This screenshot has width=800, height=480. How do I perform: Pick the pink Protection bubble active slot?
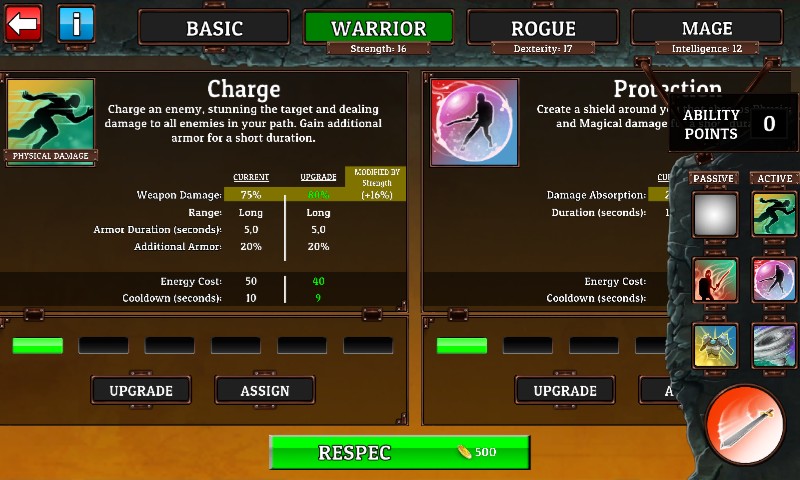[774, 280]
